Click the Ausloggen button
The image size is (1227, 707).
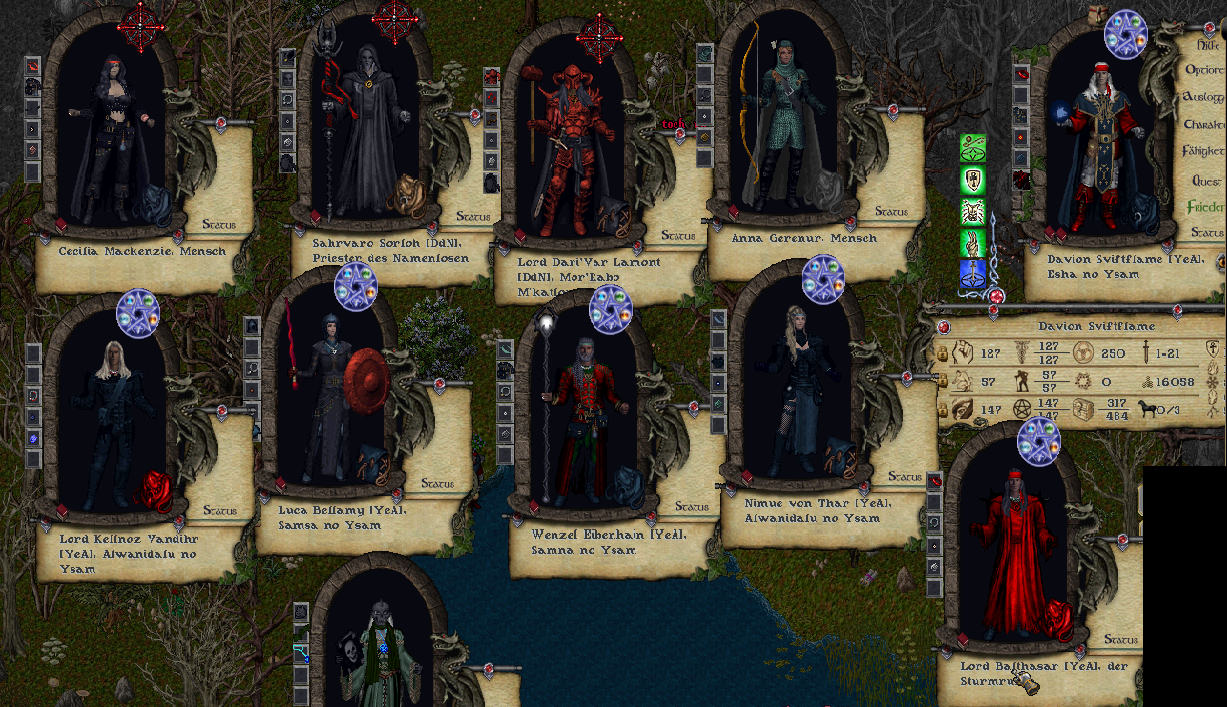(1204, 98)
